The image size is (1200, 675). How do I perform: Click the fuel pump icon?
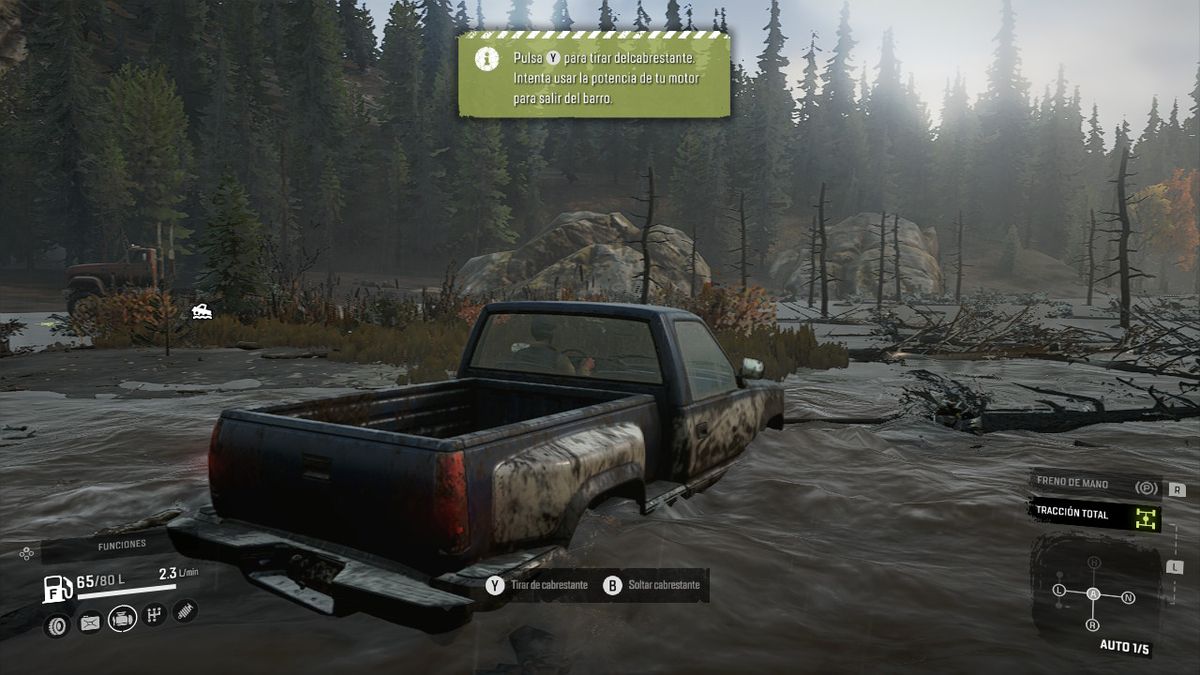[57, 587]
